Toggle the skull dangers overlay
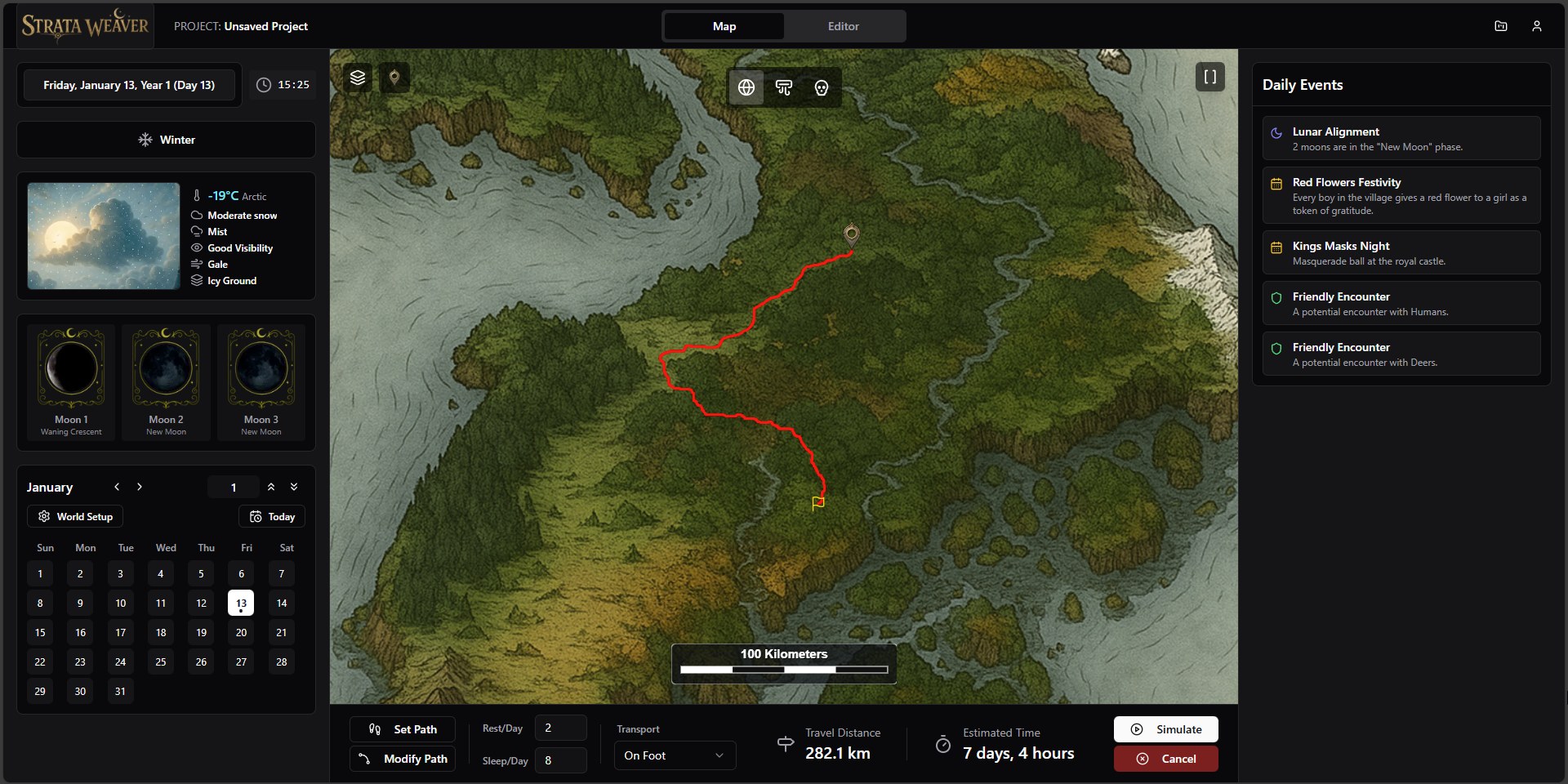 821,87
